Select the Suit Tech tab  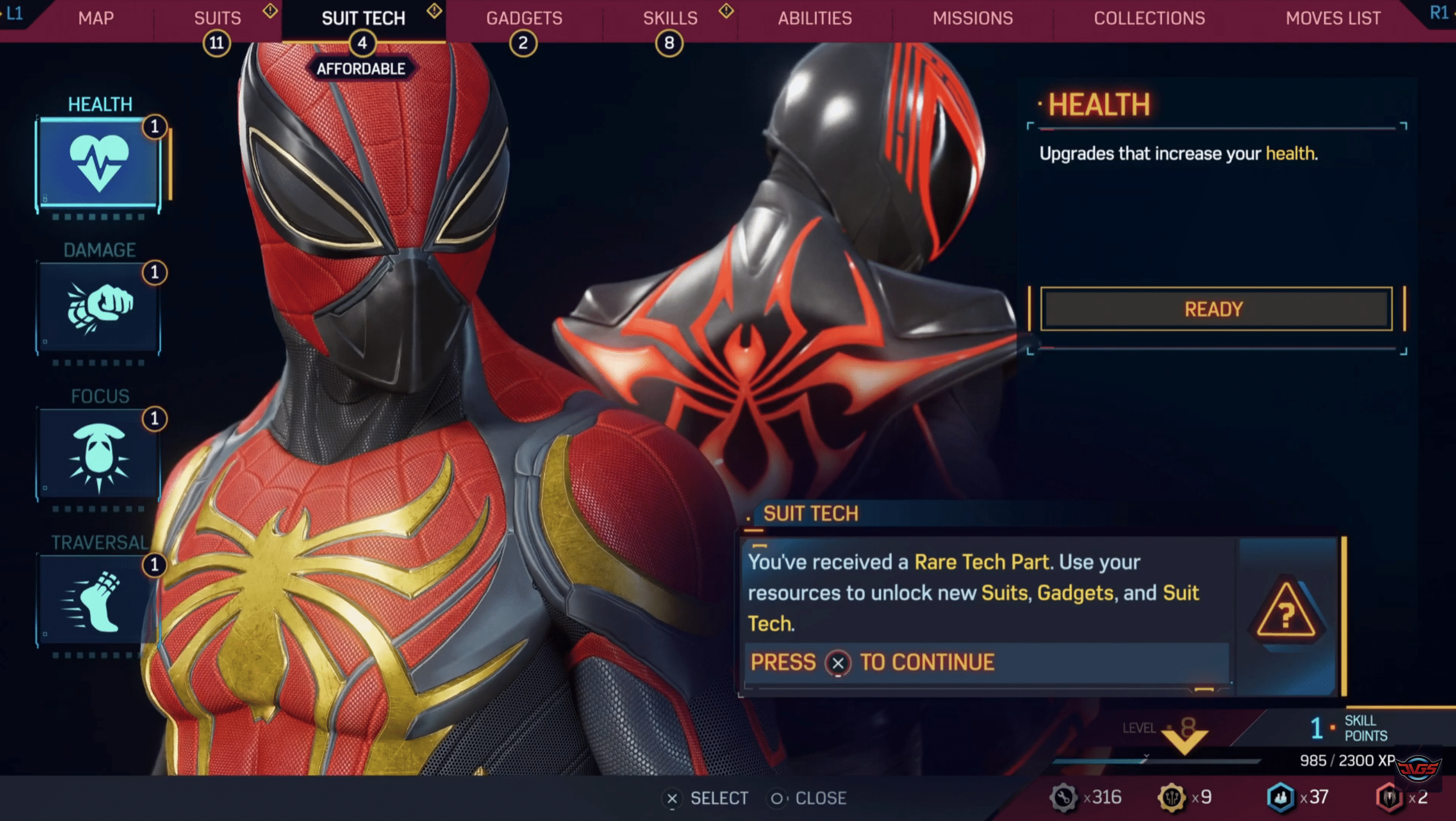coord(363,18)
